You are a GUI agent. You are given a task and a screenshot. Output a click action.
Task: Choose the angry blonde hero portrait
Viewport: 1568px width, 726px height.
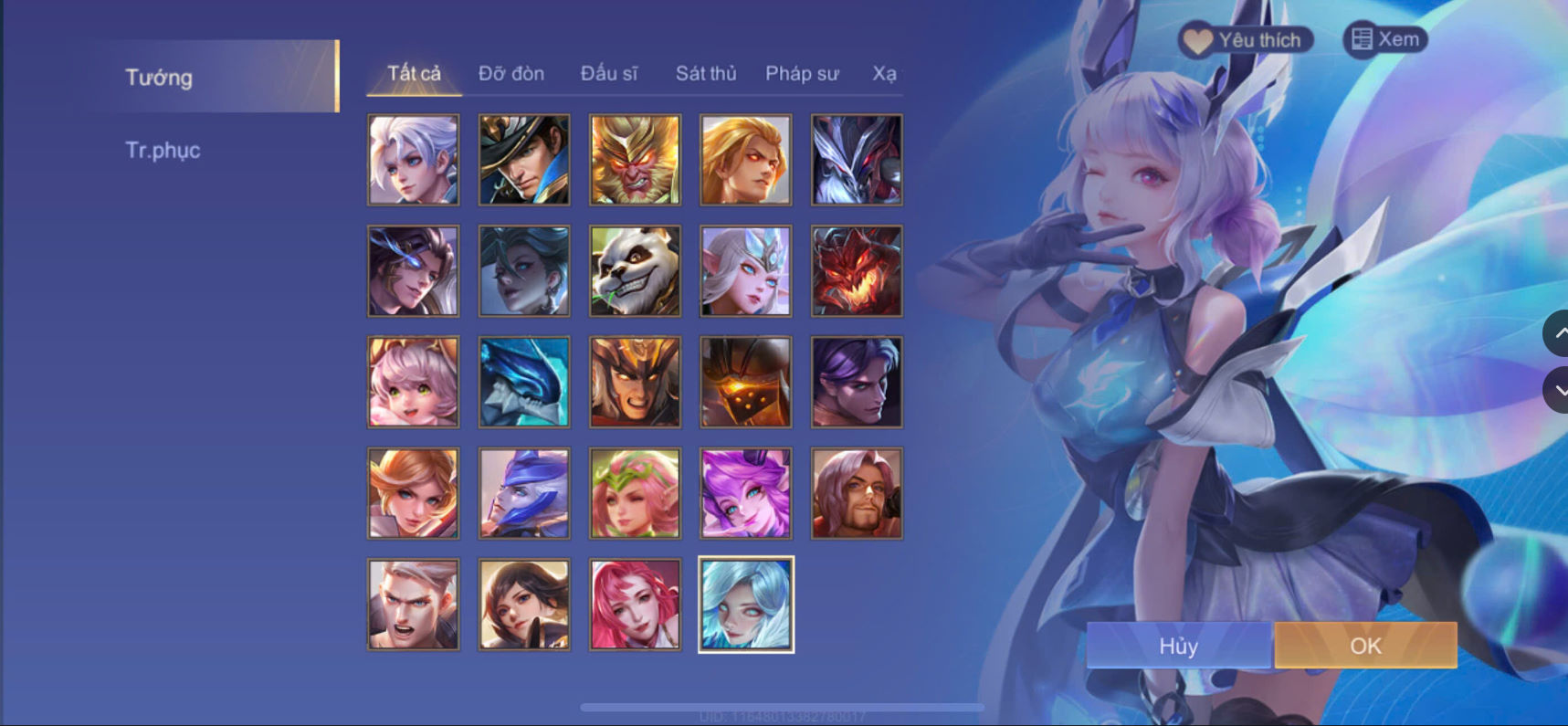pos(745,159)
